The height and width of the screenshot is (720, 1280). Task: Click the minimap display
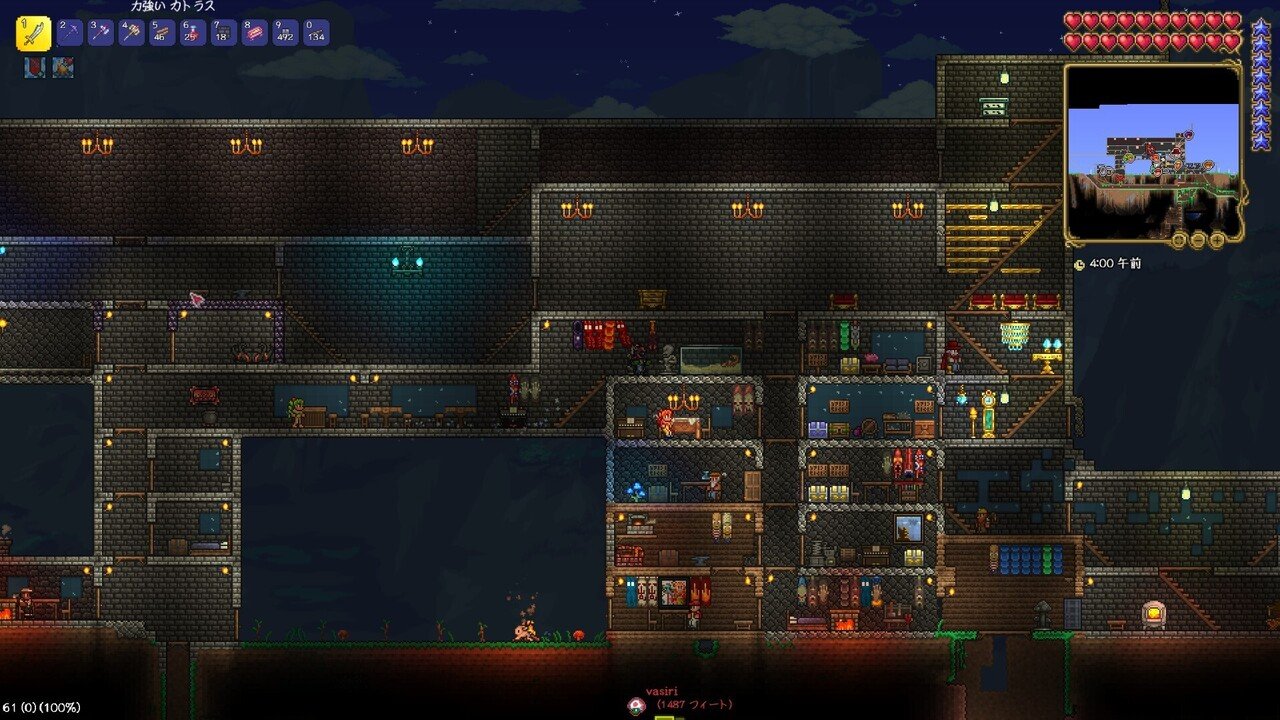[x=1153, y=152]
